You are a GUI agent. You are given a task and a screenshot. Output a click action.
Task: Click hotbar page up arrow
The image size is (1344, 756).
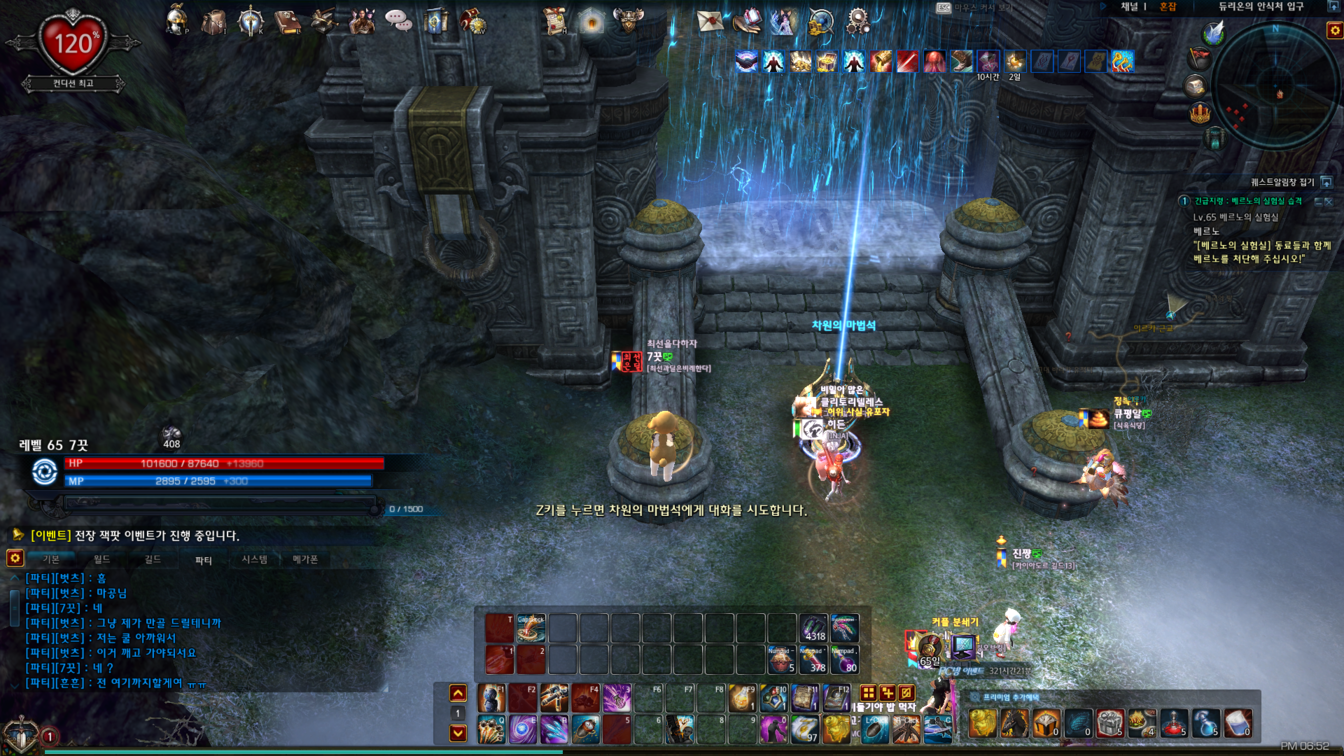pos(458,693)
